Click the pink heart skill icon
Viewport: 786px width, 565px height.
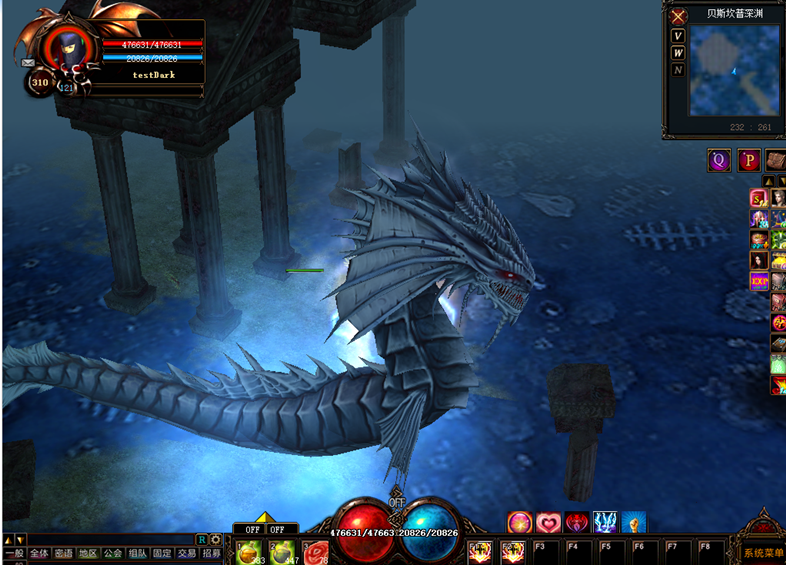pos(549,522)
